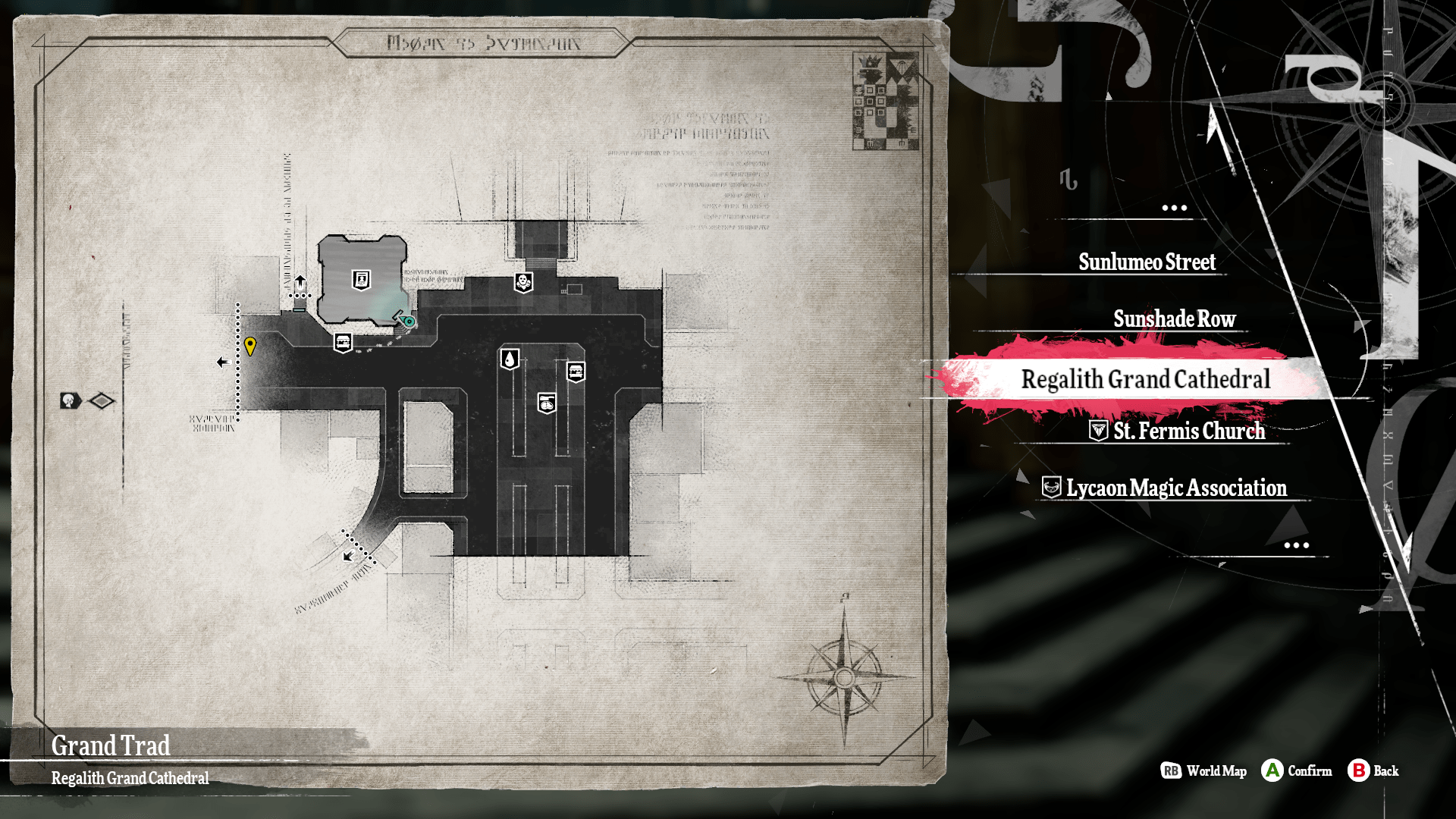Select Sunlumeo Street from the location list
Screen dimensions: 1456x819
coord(1147,262)
